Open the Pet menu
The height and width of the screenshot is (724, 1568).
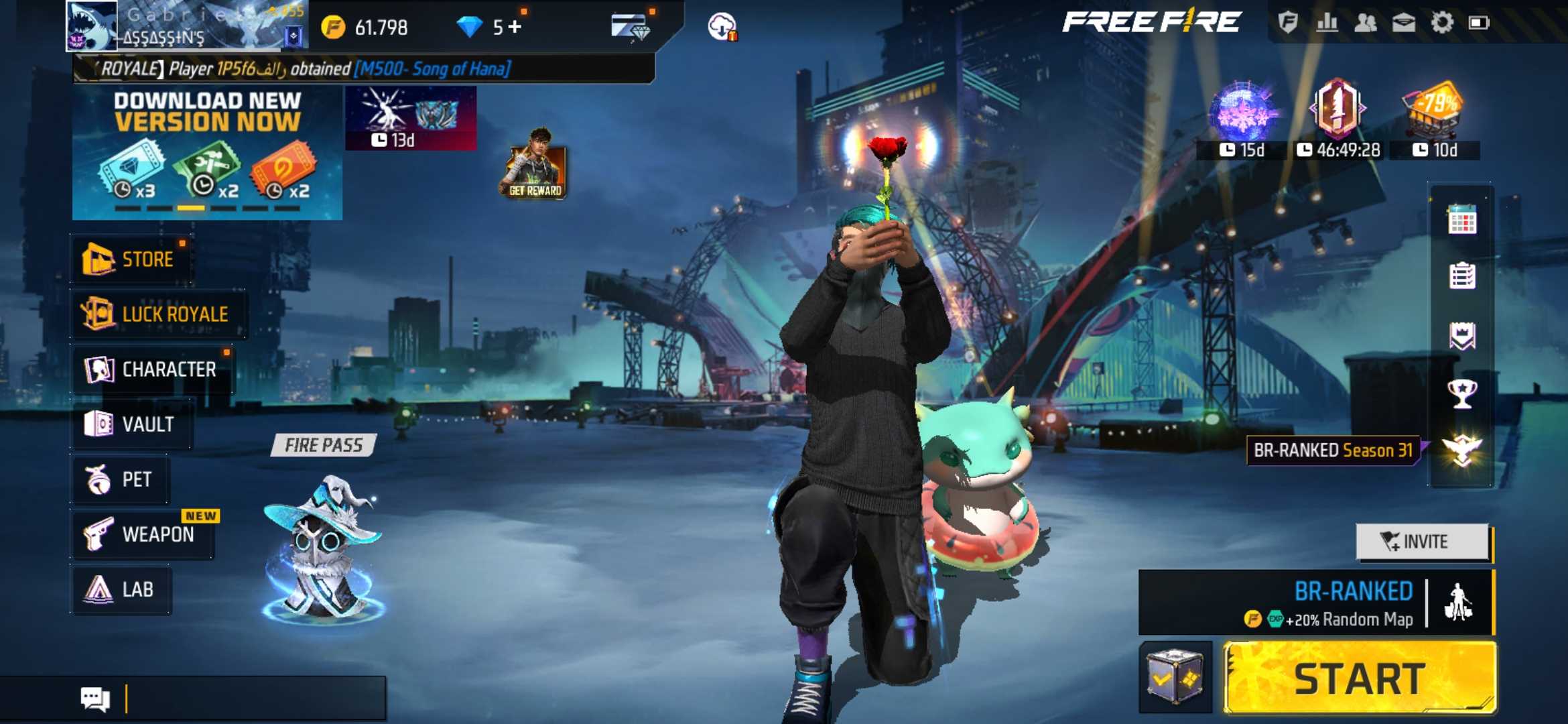(x=121, y=479)
